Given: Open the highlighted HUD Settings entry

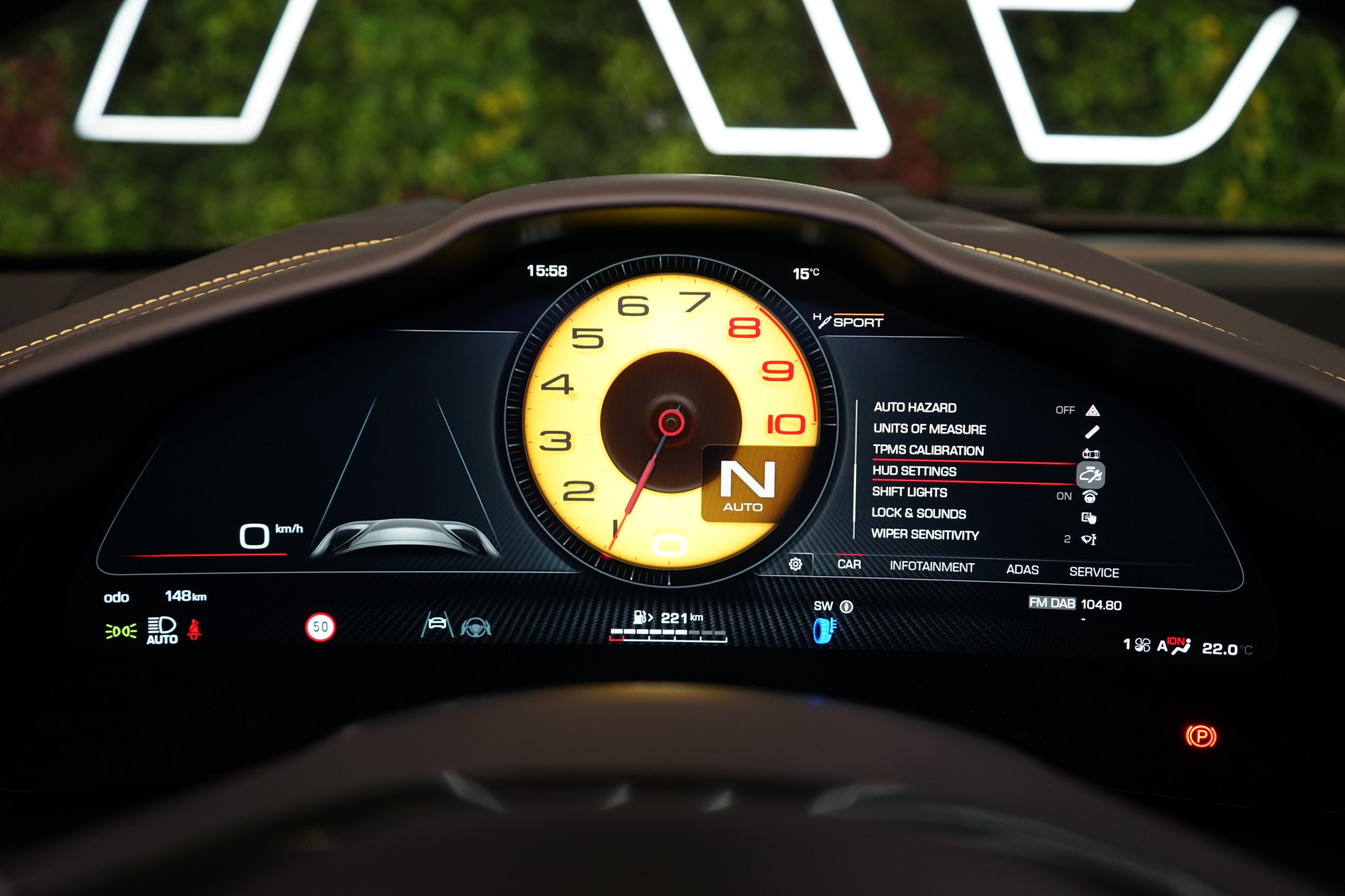Looking at the screenshot, I should (914, 471).
